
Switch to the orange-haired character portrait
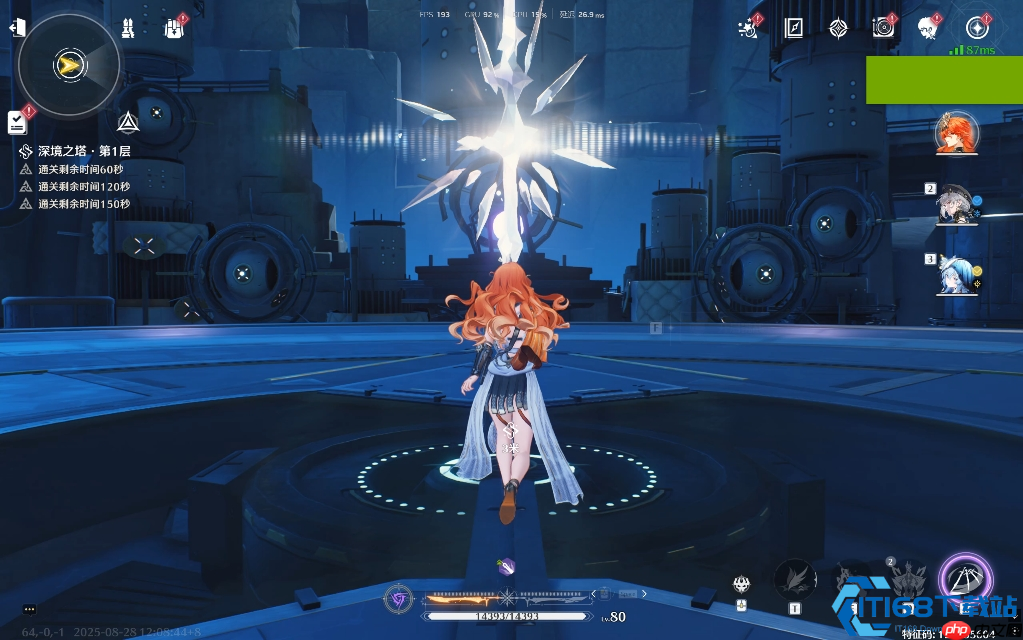pyautogui.click(x=956, y=134)
